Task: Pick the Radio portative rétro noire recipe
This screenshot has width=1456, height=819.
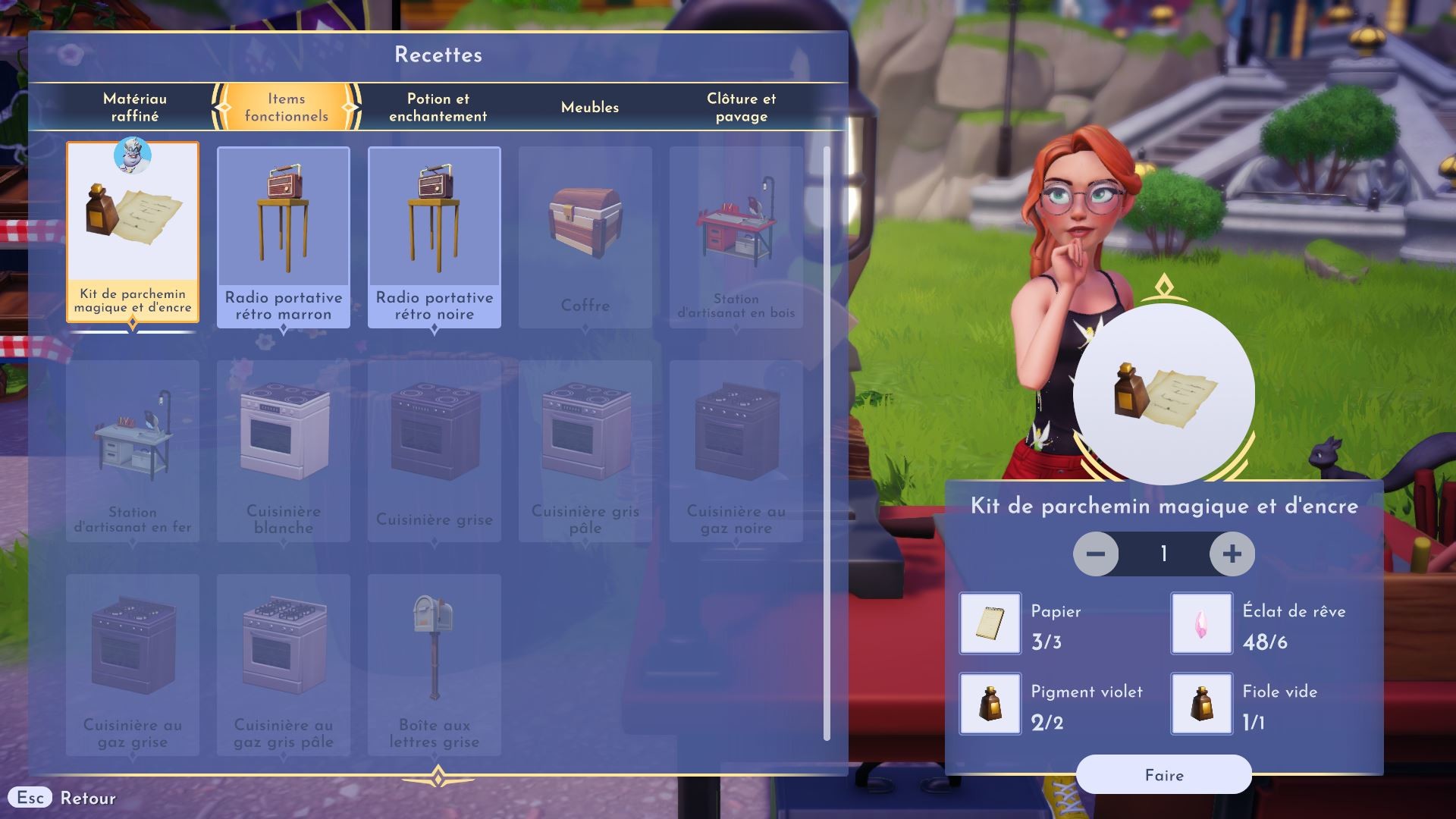Action: (x=434, y=237)
